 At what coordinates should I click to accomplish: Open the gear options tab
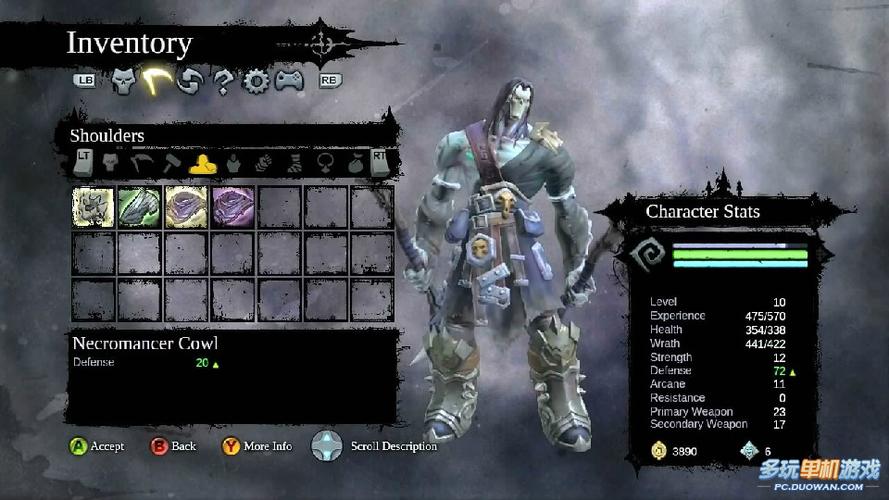[x=256, y=81]
